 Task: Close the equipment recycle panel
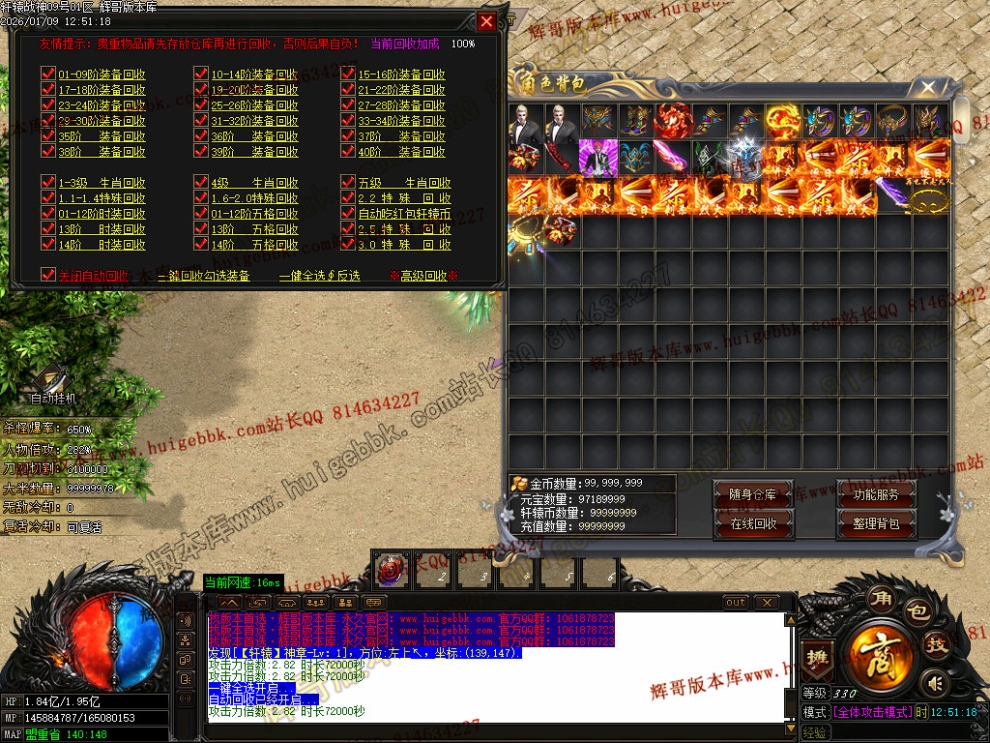(486, 21)
